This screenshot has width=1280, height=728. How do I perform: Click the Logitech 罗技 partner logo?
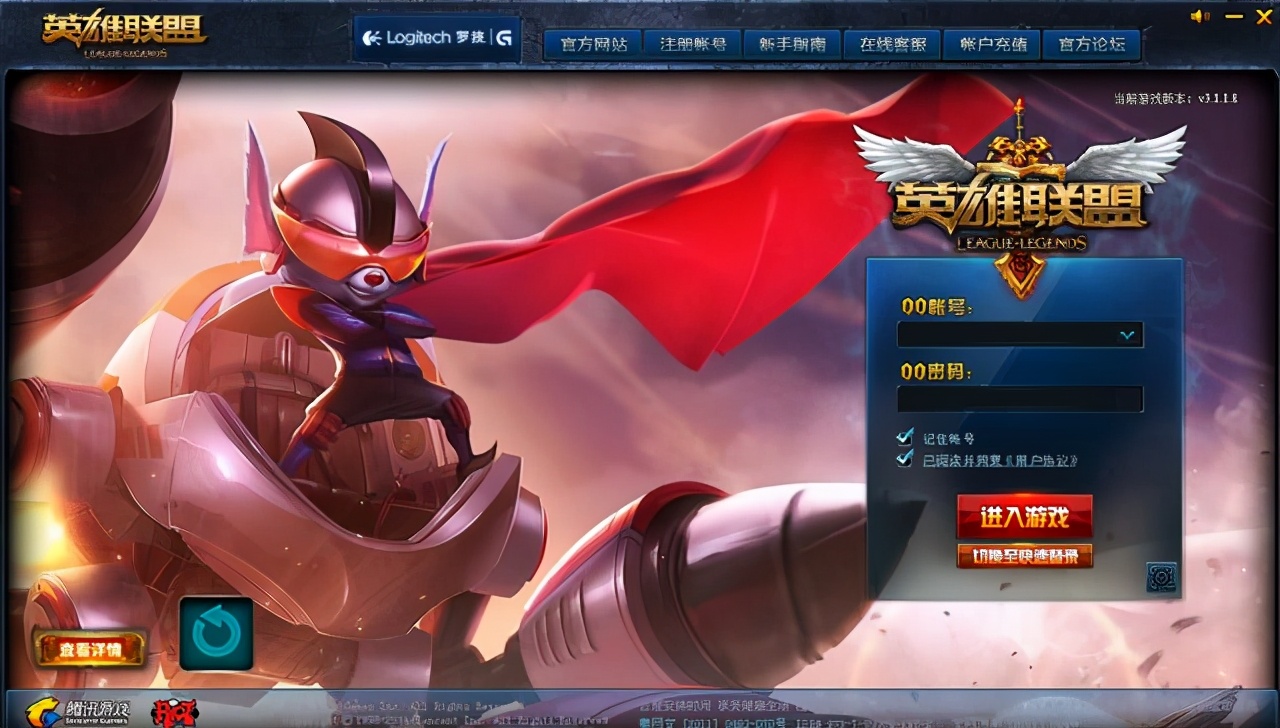point(435,36)
